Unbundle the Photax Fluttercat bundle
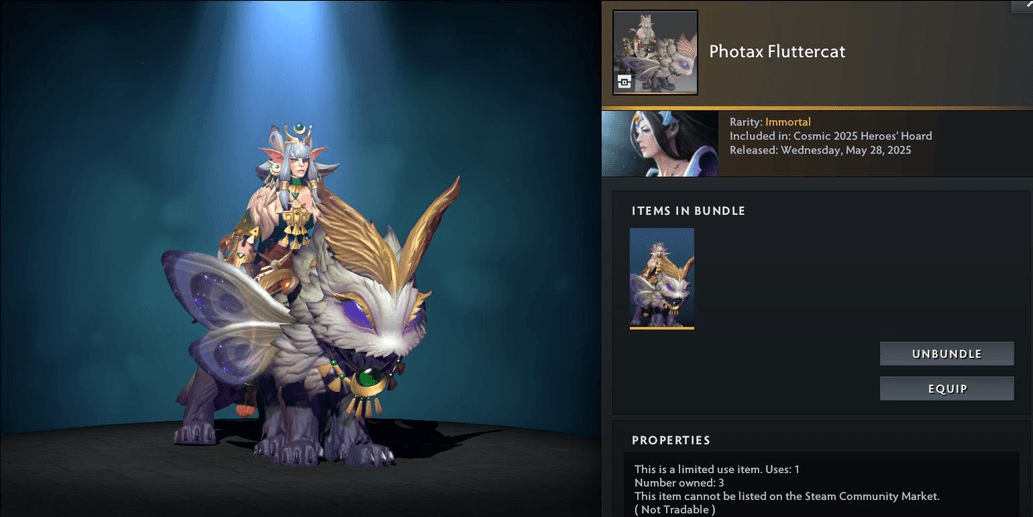 point(946,354)
